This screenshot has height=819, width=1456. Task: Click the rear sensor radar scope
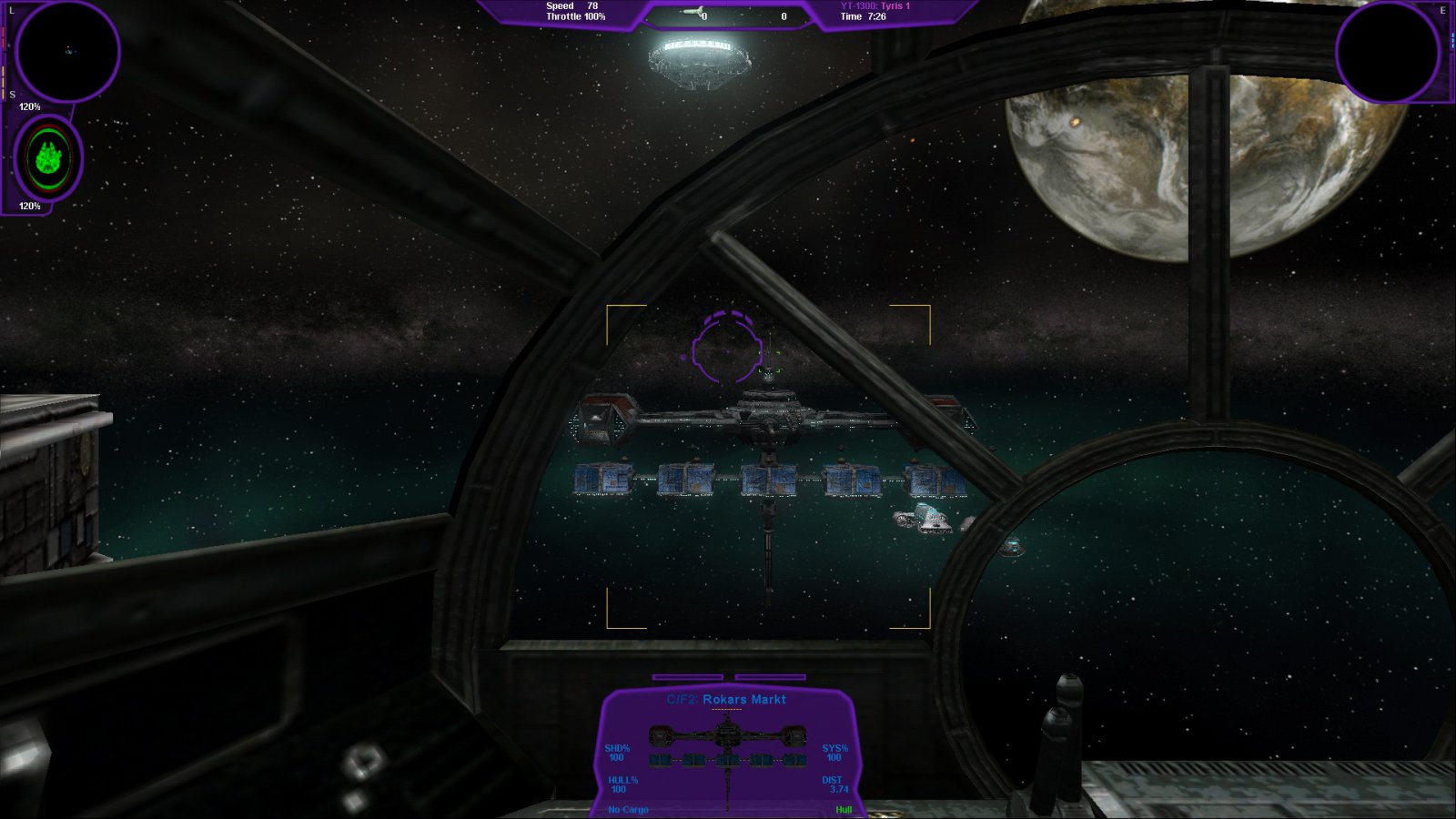pyautogui.click(x=1387, y=51)
